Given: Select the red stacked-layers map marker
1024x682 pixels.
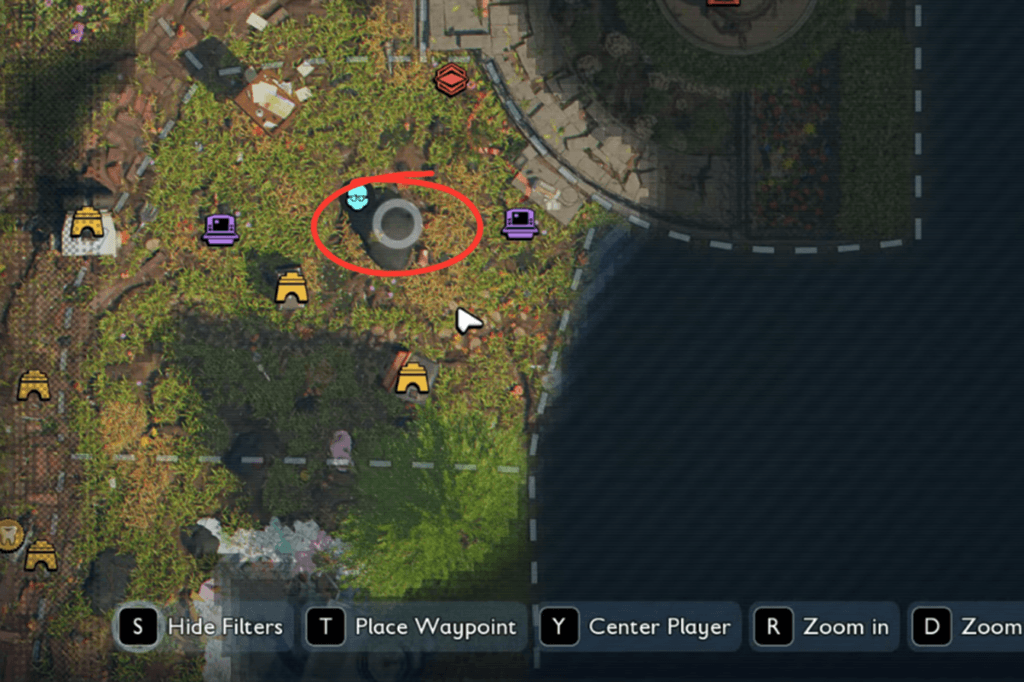Looking at the screenshot, I should [x=451, y=80].
